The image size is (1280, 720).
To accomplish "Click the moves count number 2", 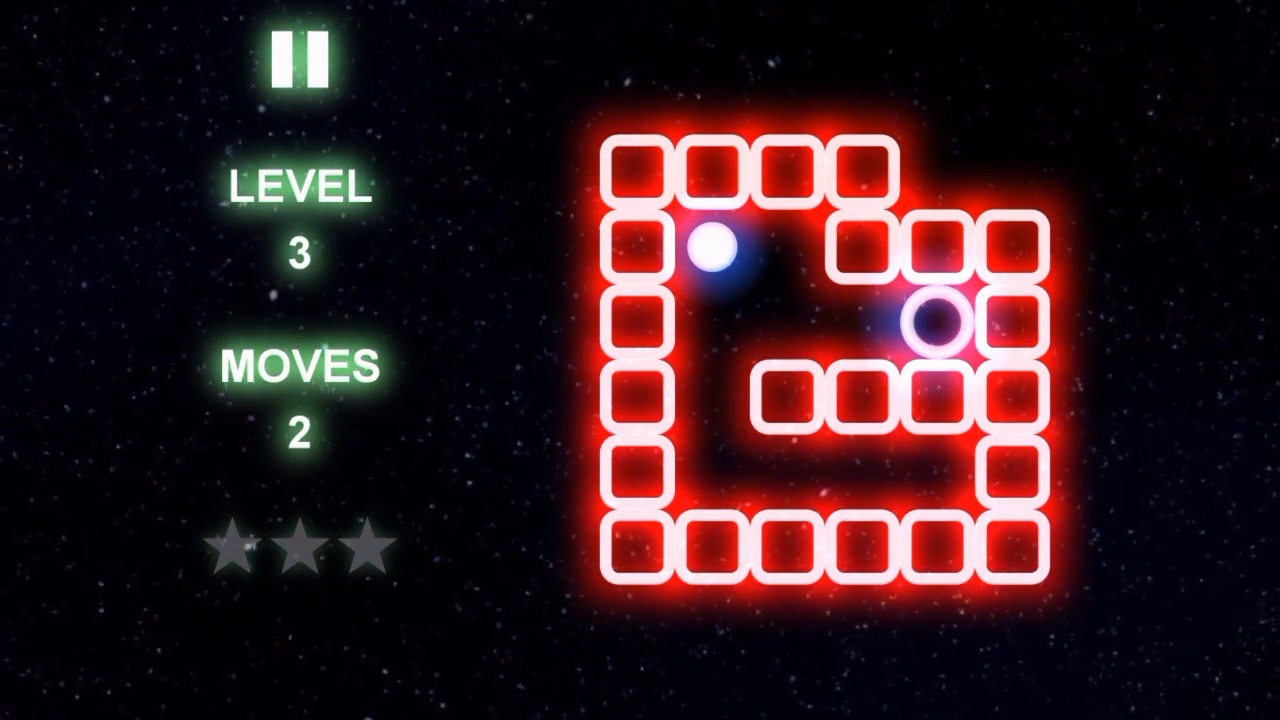I will coord(300,432).
